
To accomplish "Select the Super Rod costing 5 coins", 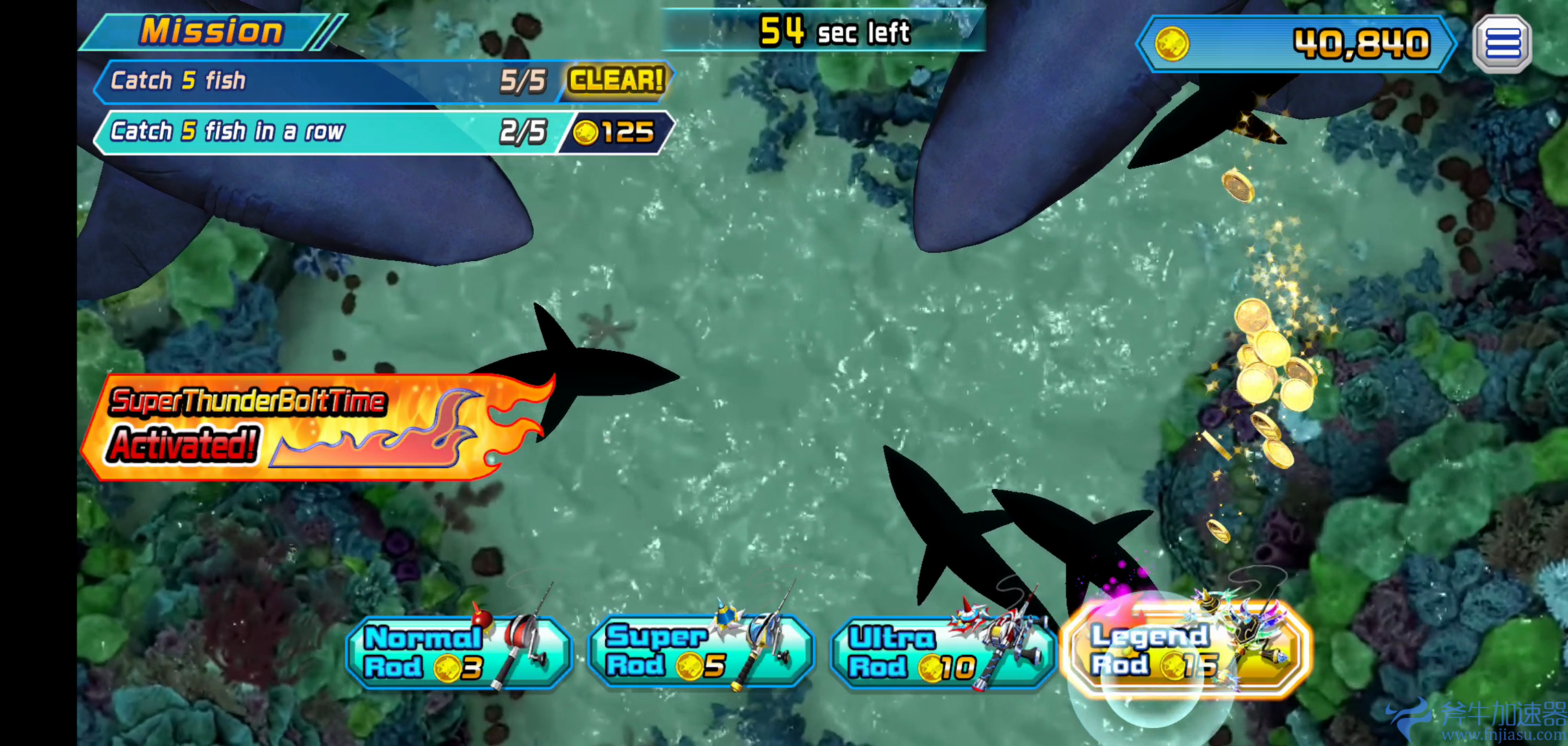I will [696, 651].
